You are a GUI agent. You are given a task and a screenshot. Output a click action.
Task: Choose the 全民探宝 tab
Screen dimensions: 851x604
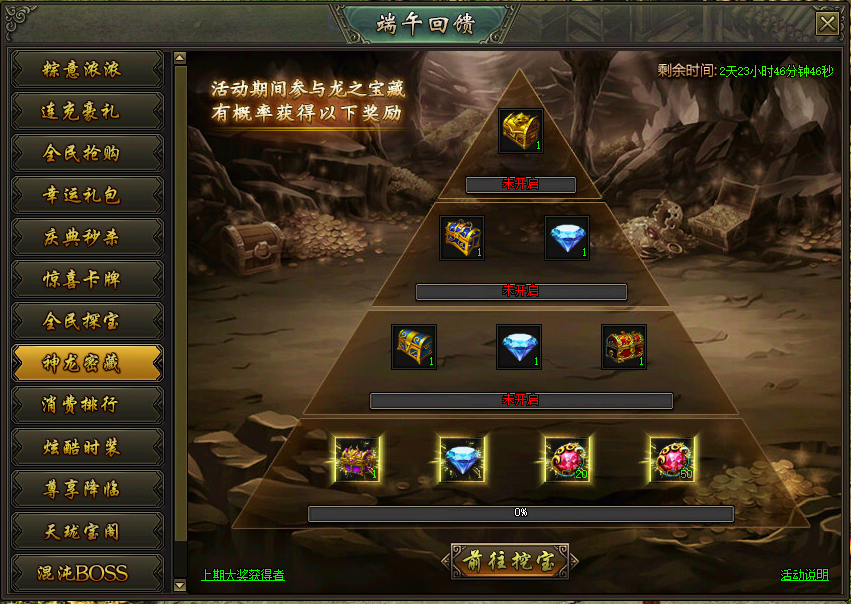(x=87, y=321)
